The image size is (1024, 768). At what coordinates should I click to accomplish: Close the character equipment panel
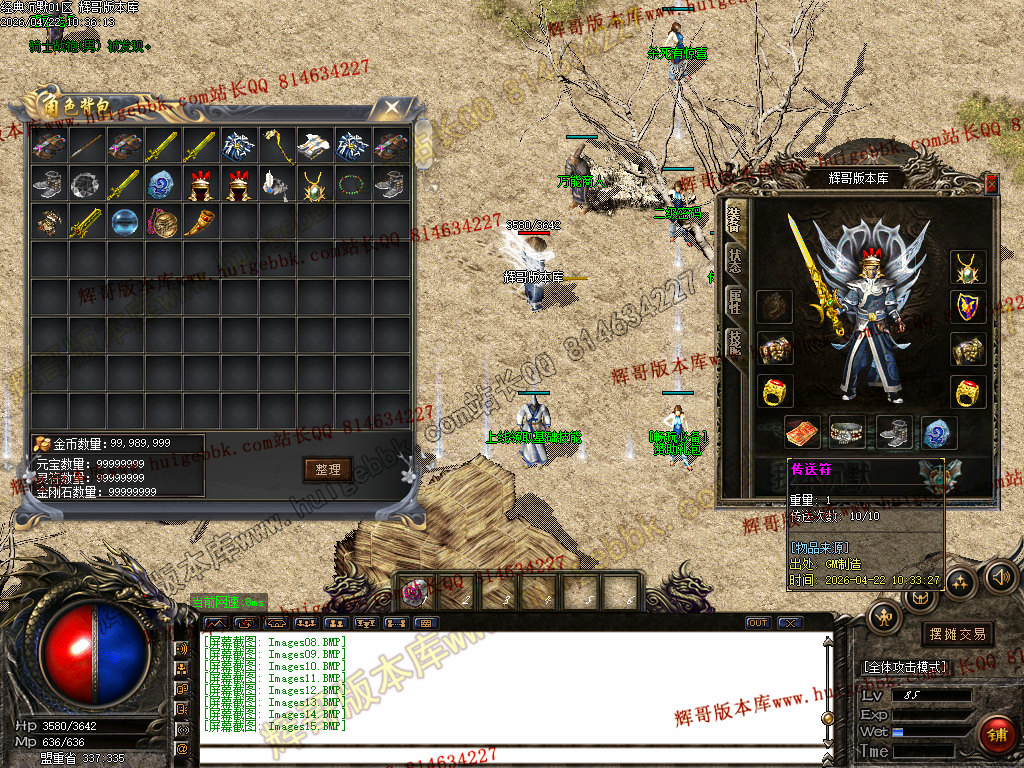tap(991, 183)
